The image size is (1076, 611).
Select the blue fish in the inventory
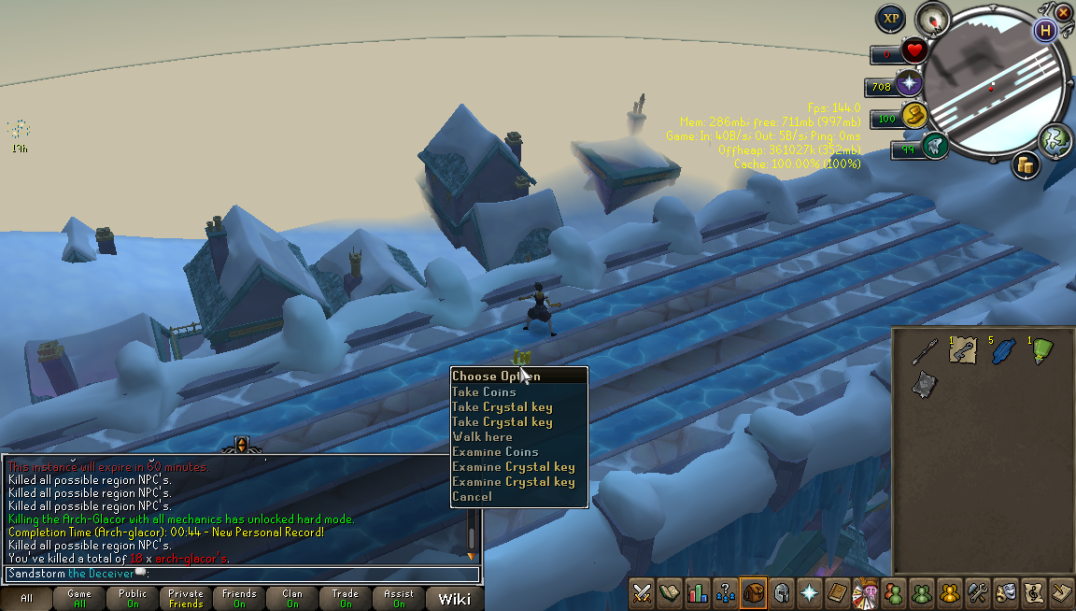pyautogui.click(x=1003, y=351)
